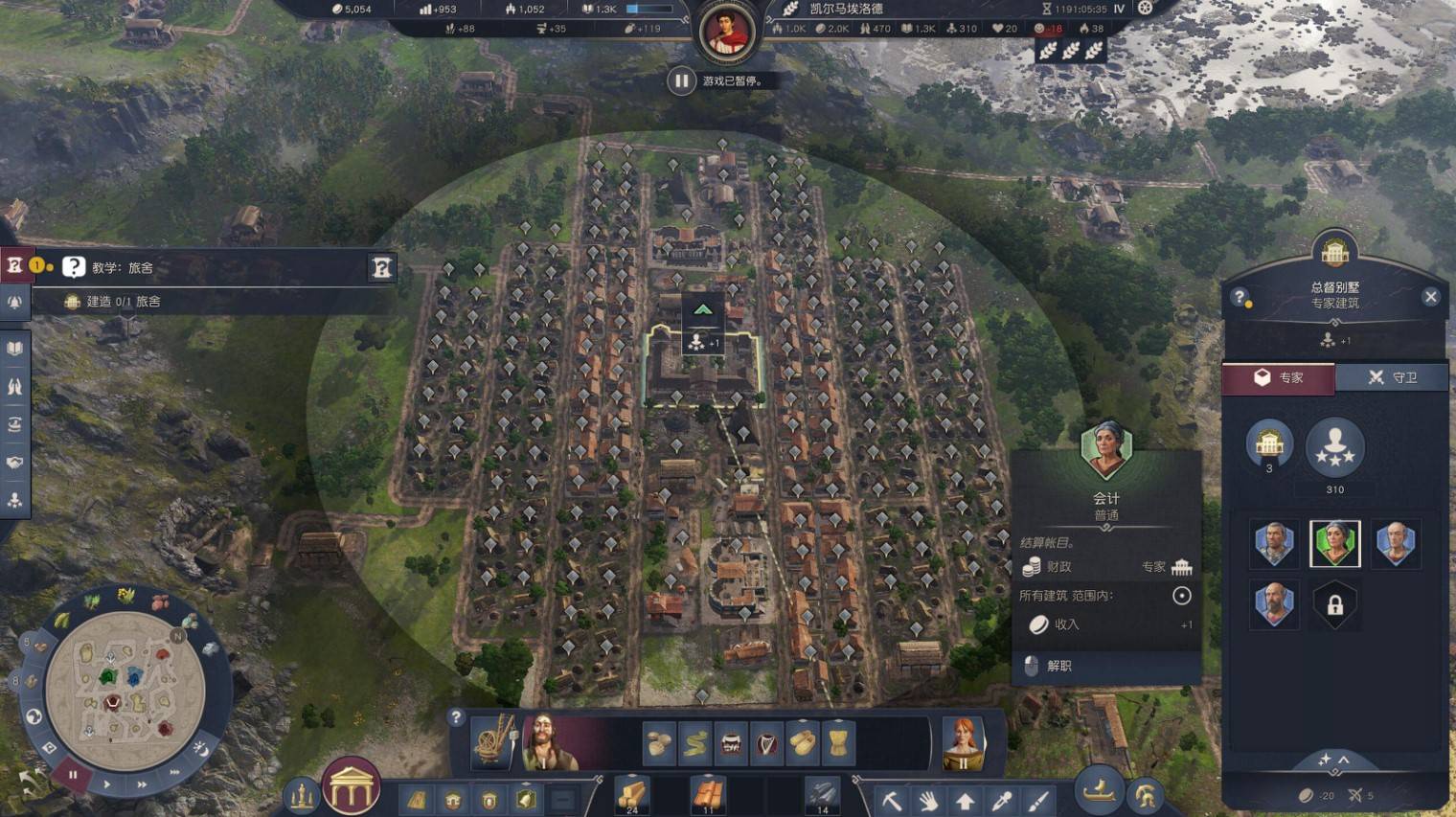Open the settings gear icon
This screenshot has height=817, width=1456.
(x=1145, y=8)
